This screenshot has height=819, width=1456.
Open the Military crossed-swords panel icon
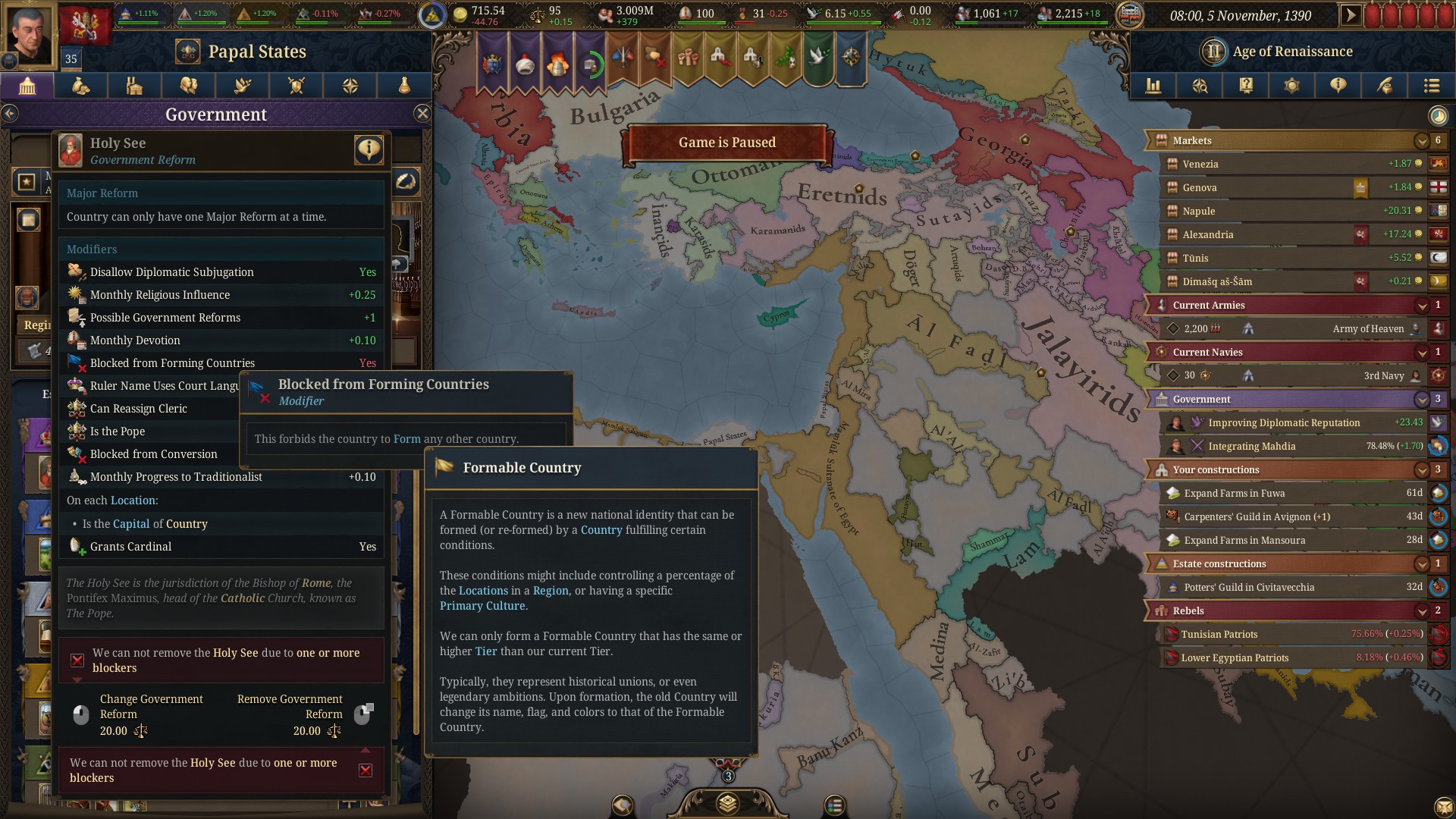click(296, 86)
